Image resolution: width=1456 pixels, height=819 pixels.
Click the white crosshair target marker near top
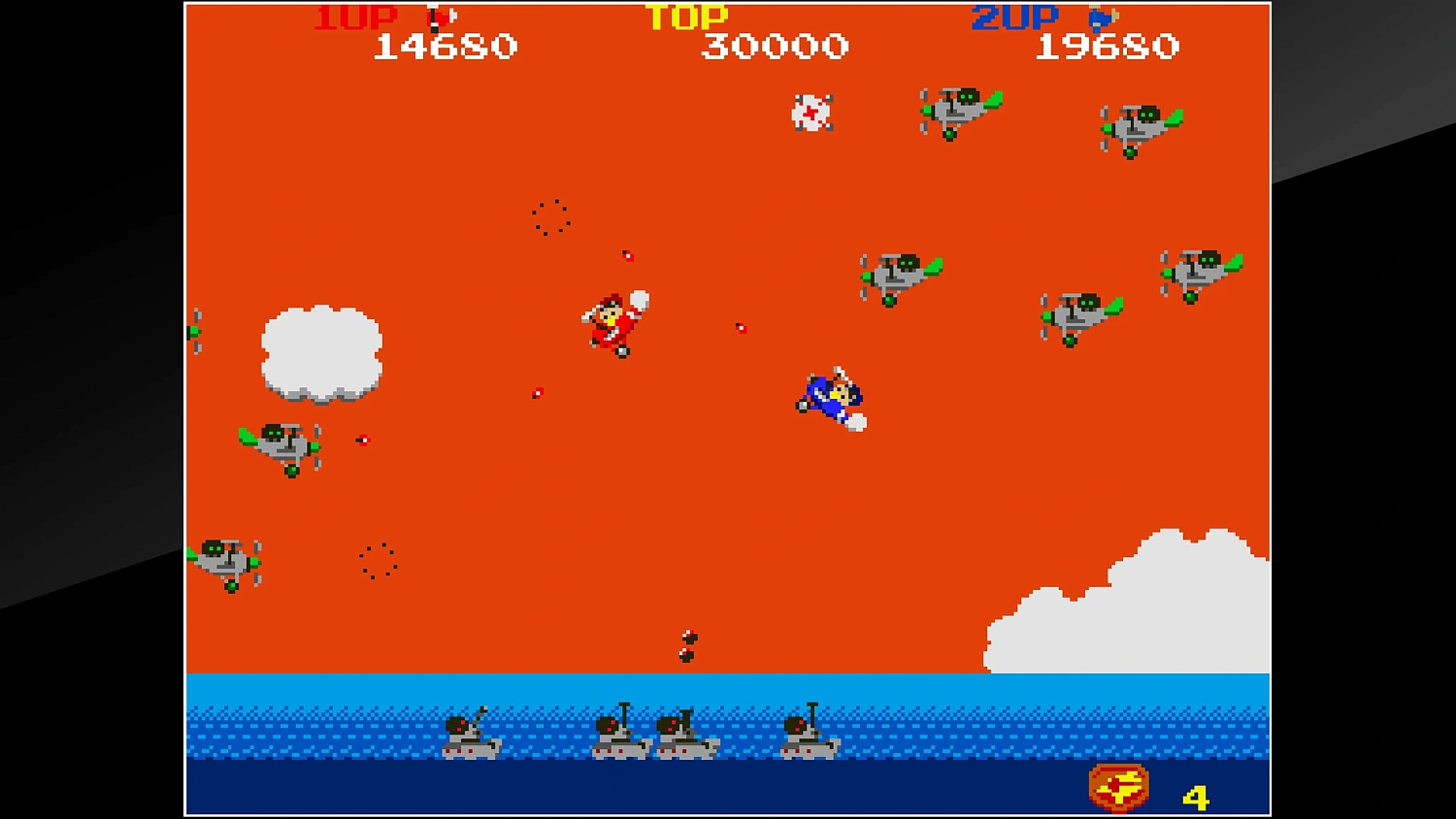(x=812, y=114)
